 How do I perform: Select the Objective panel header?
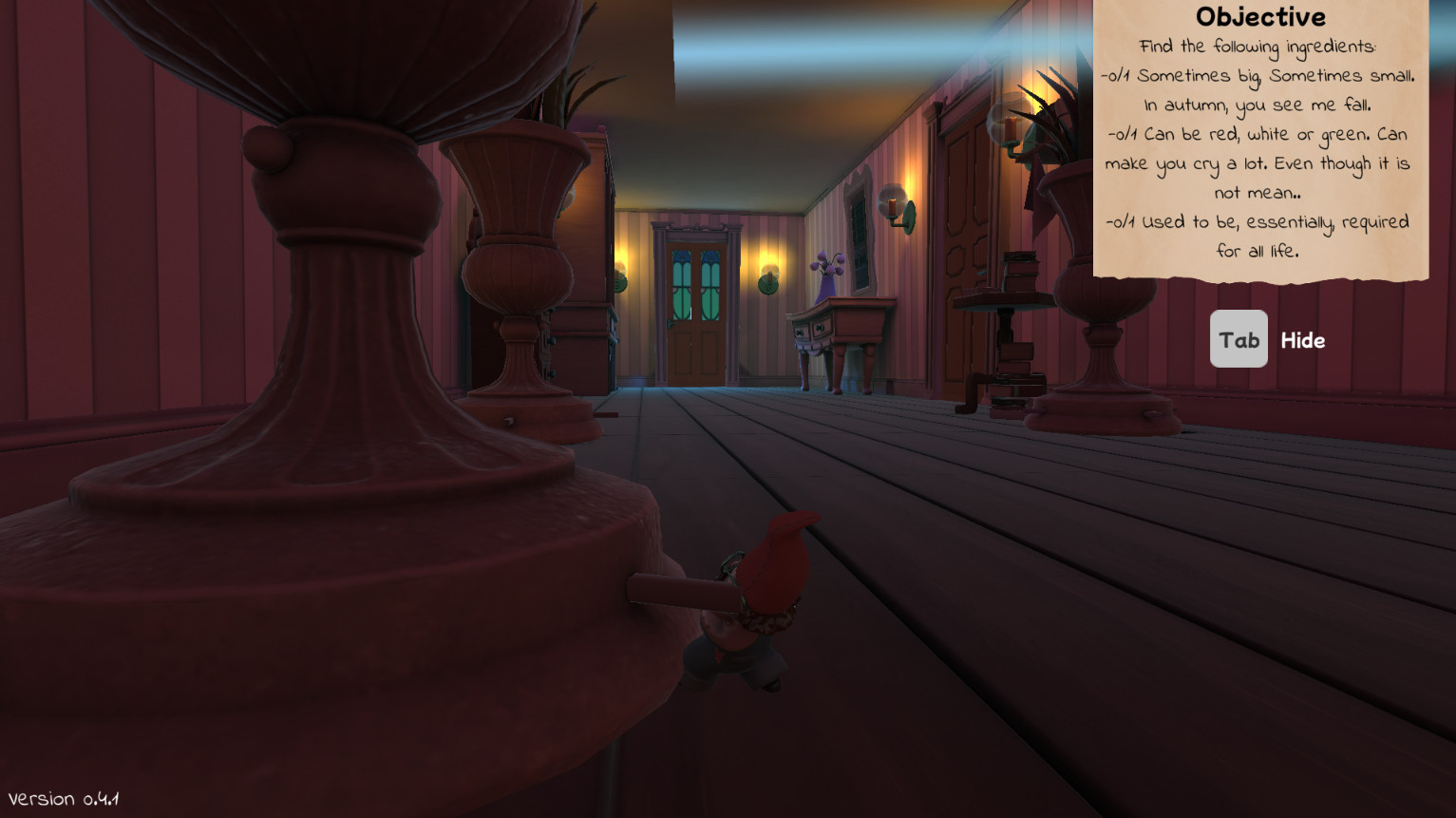tap(1261, 16)
